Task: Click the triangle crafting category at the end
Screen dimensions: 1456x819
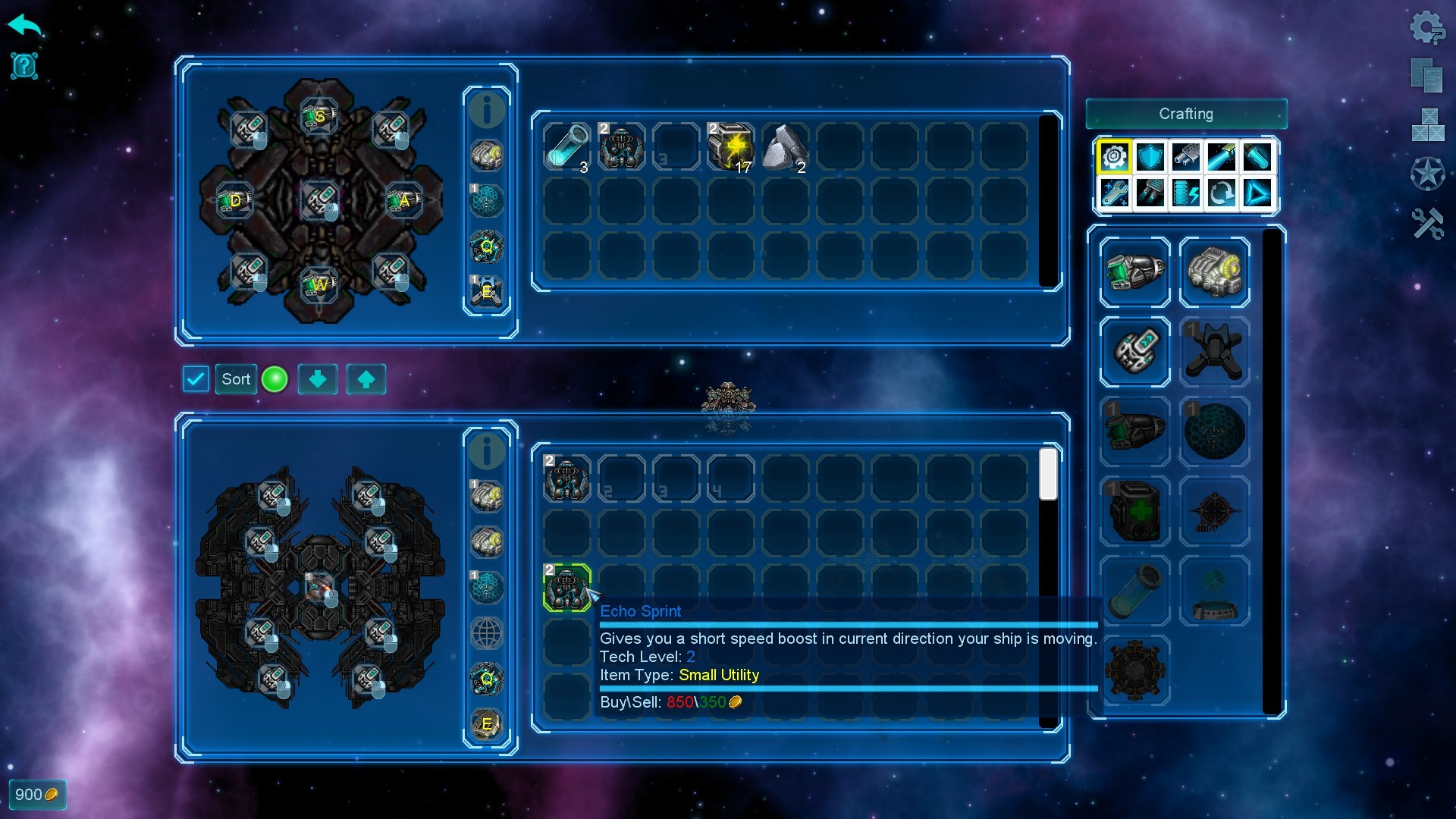Action: pyautogui.click(x=1257, y=193)
